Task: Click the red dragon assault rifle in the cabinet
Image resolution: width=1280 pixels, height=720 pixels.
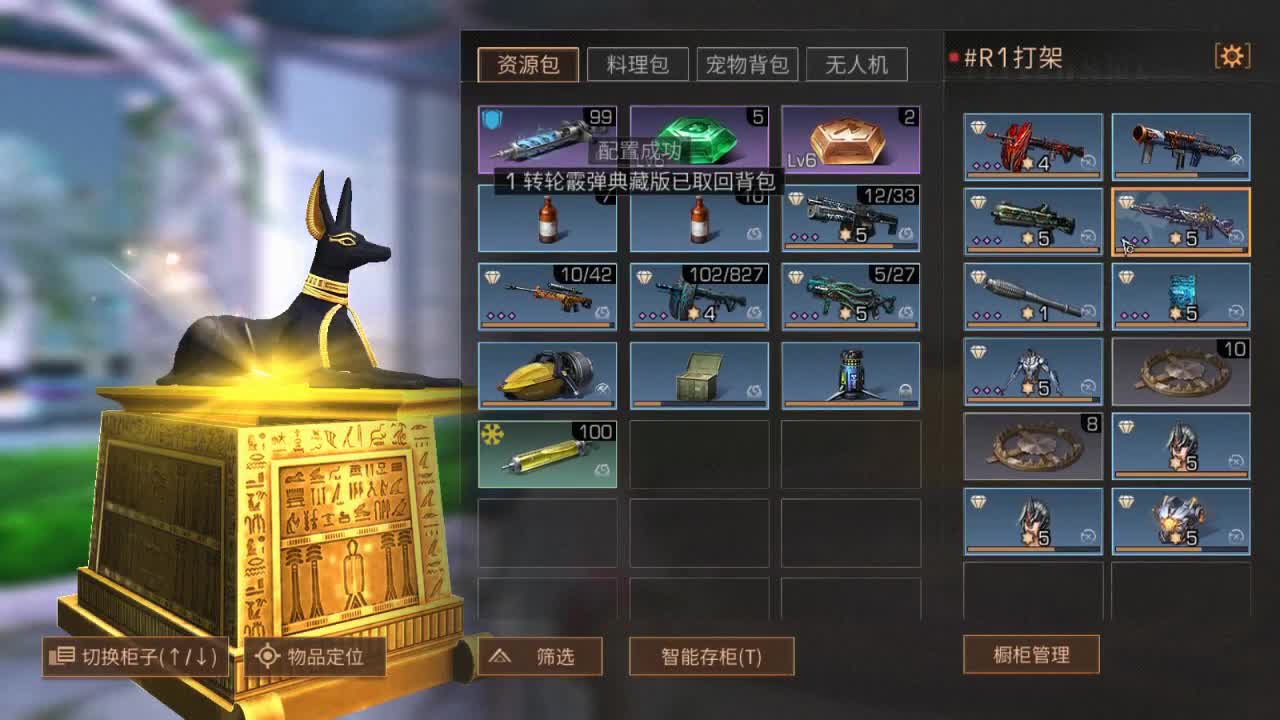Action: point(1031,145)
